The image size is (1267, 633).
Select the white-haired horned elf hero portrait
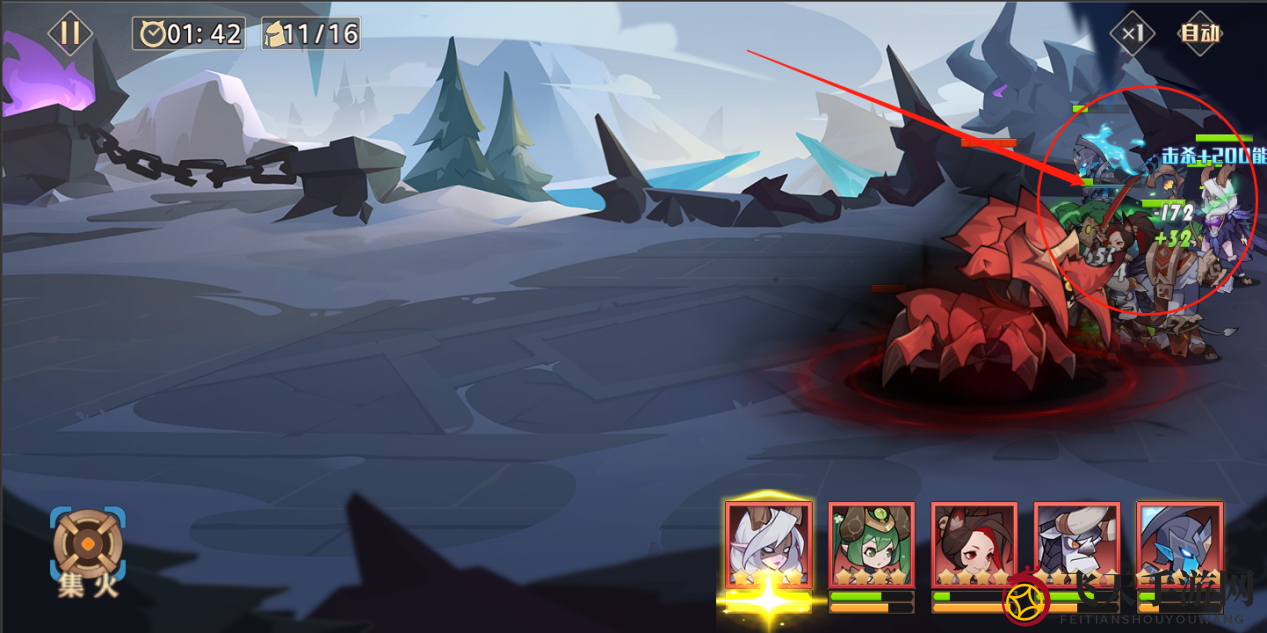(x=768, y=545)
